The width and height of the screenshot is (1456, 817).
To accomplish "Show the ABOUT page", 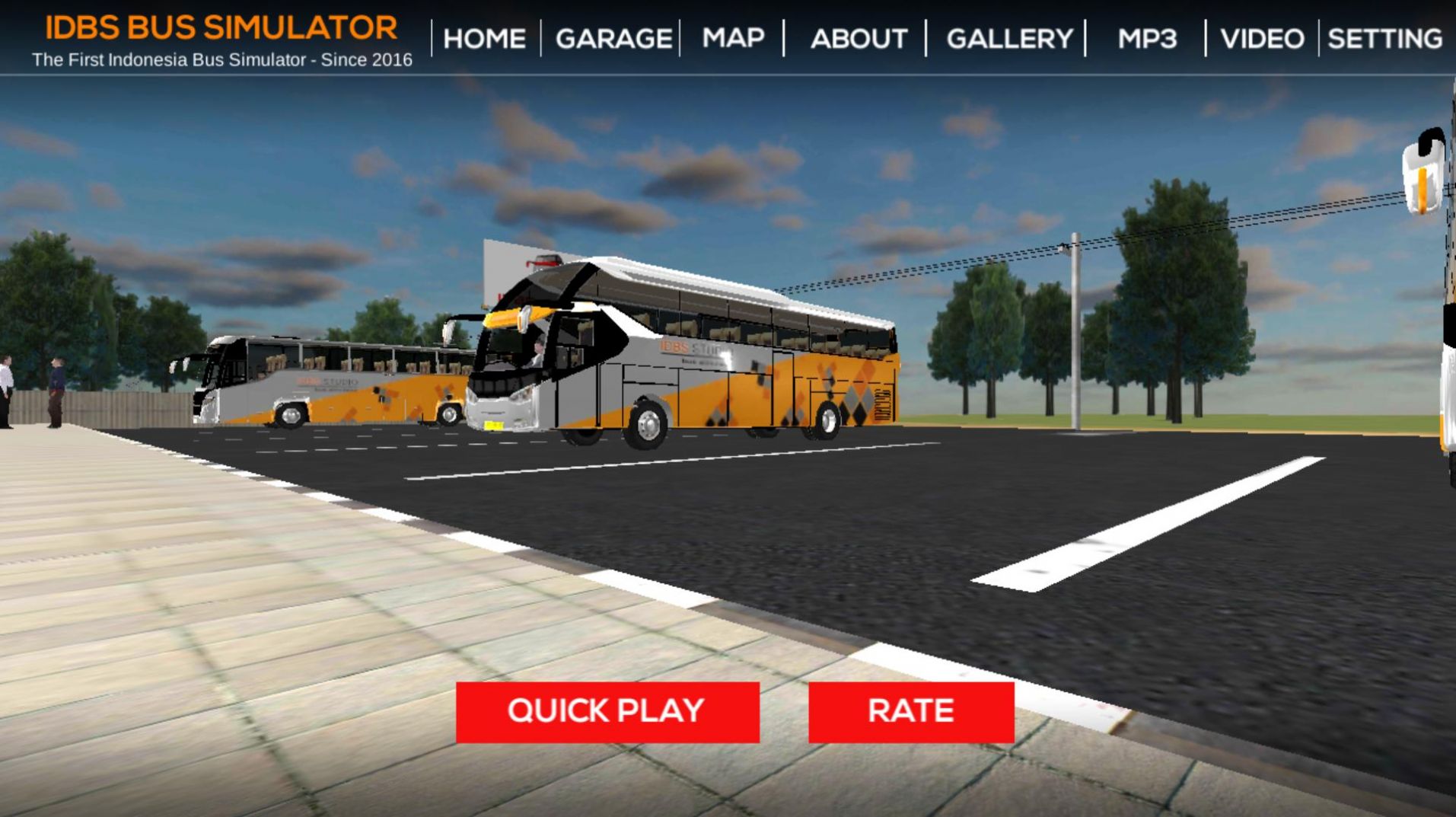I will coord(859,38).
